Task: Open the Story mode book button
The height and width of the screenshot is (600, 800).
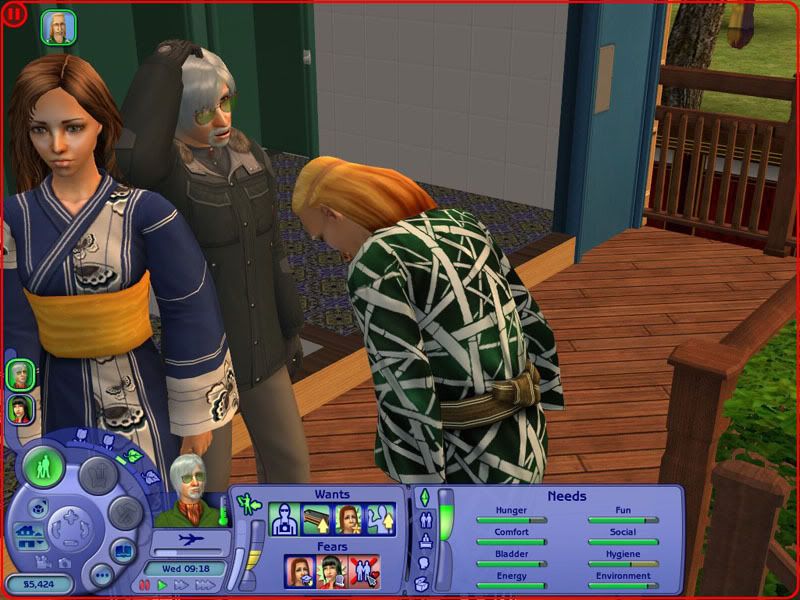Action: click(122, 549)
